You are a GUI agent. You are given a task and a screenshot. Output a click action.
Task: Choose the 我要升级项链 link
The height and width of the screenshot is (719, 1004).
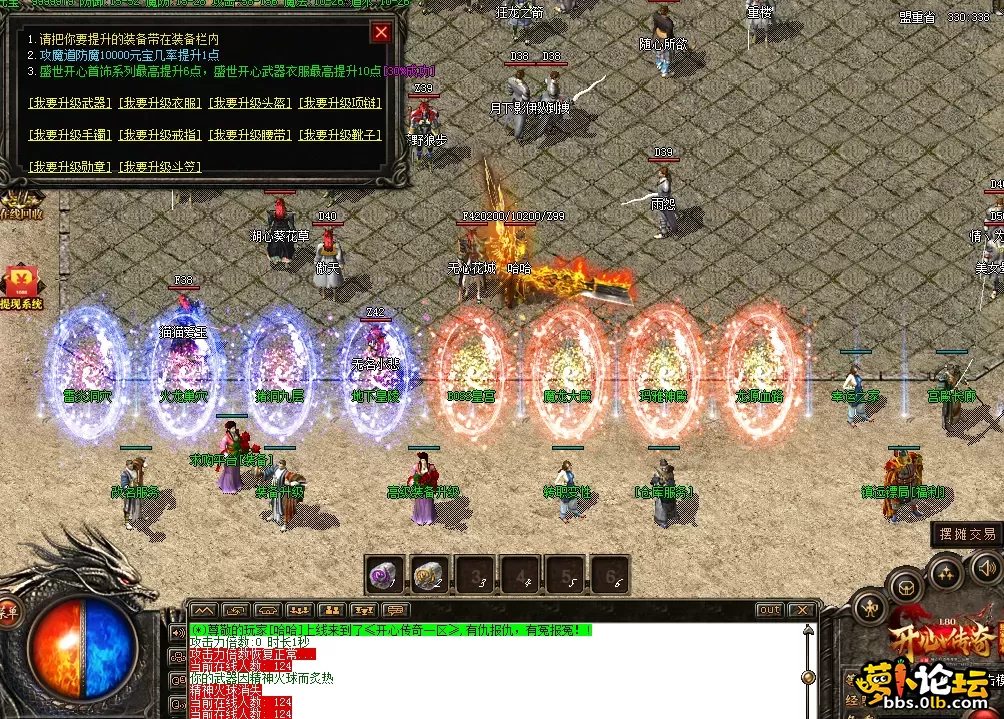340,102
